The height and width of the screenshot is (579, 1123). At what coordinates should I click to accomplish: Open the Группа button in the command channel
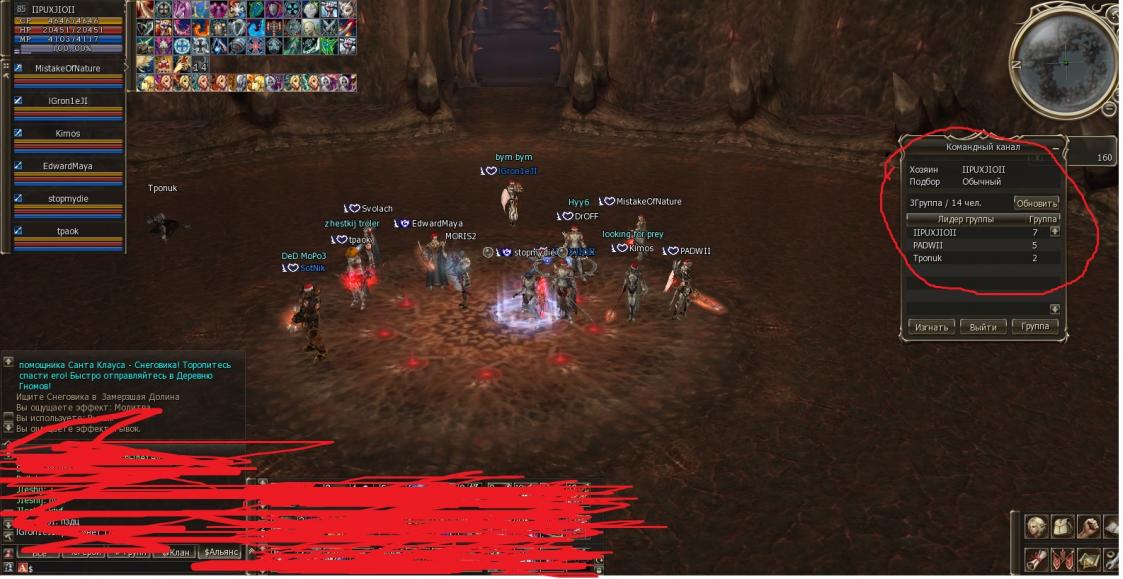tap(1034, 327)
